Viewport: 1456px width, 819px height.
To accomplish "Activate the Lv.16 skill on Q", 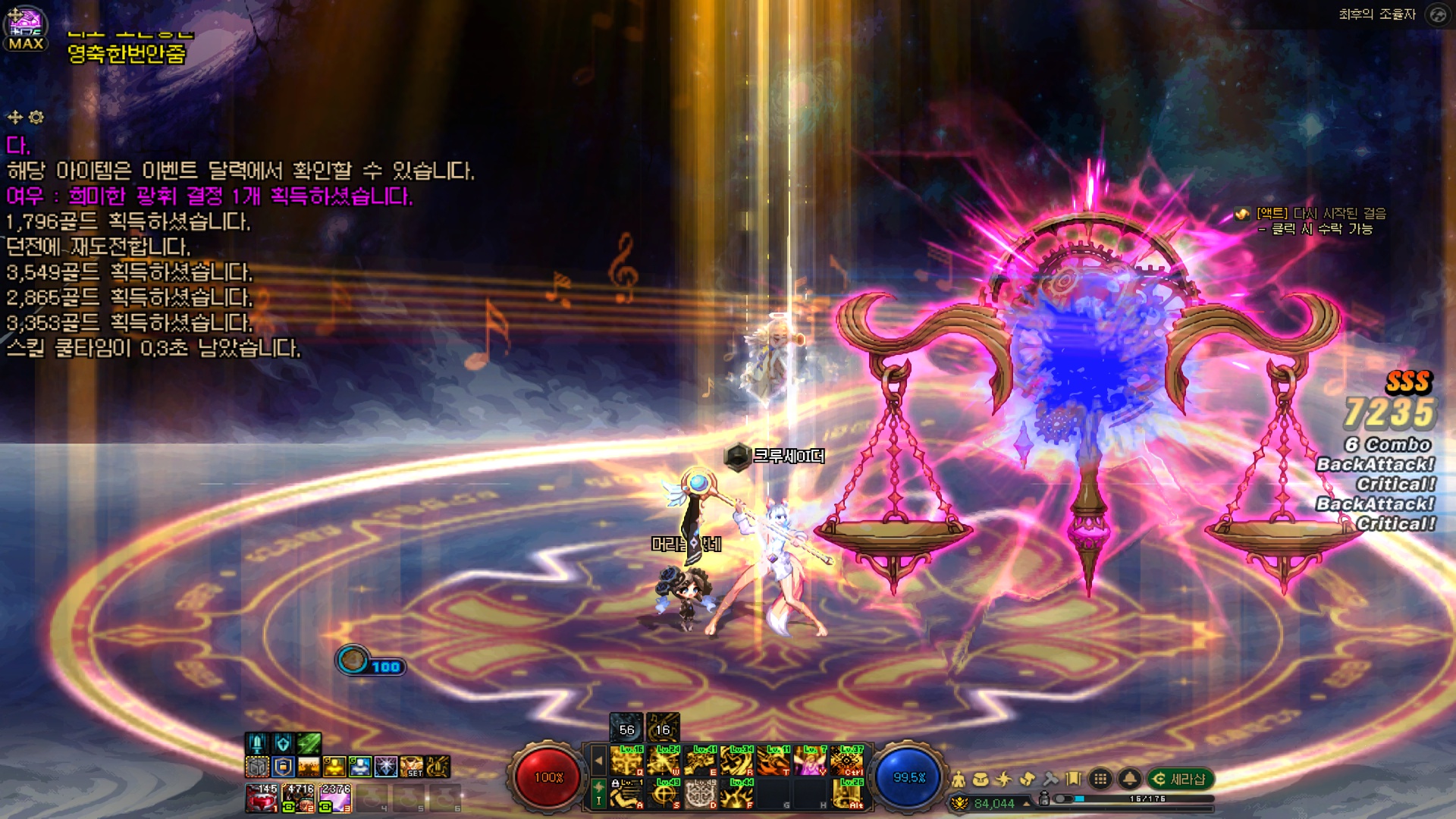I will point(627,761).
